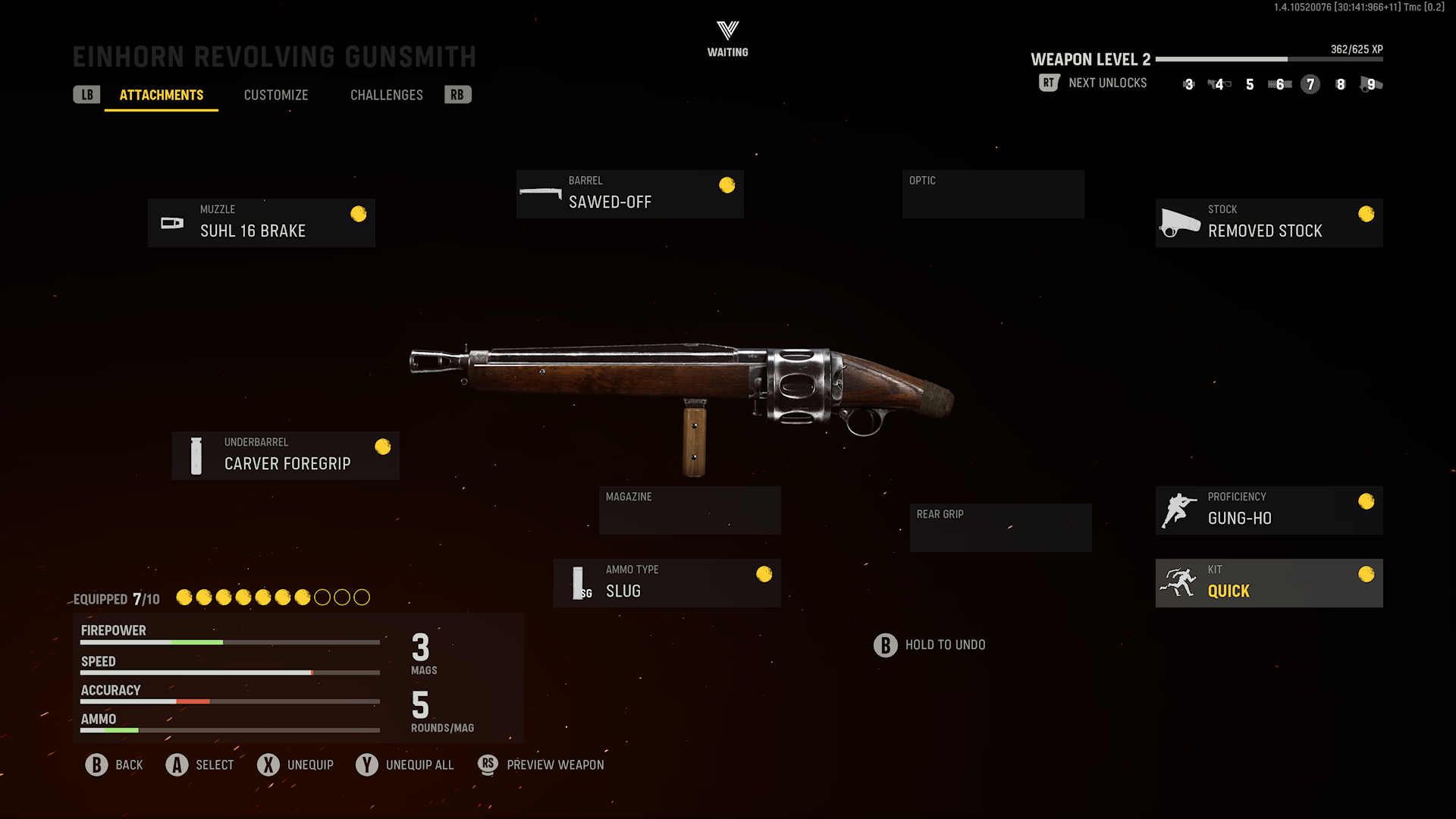Screen dimensions: 1456x819
Task: Open the Customize tab
Action: 276,96
